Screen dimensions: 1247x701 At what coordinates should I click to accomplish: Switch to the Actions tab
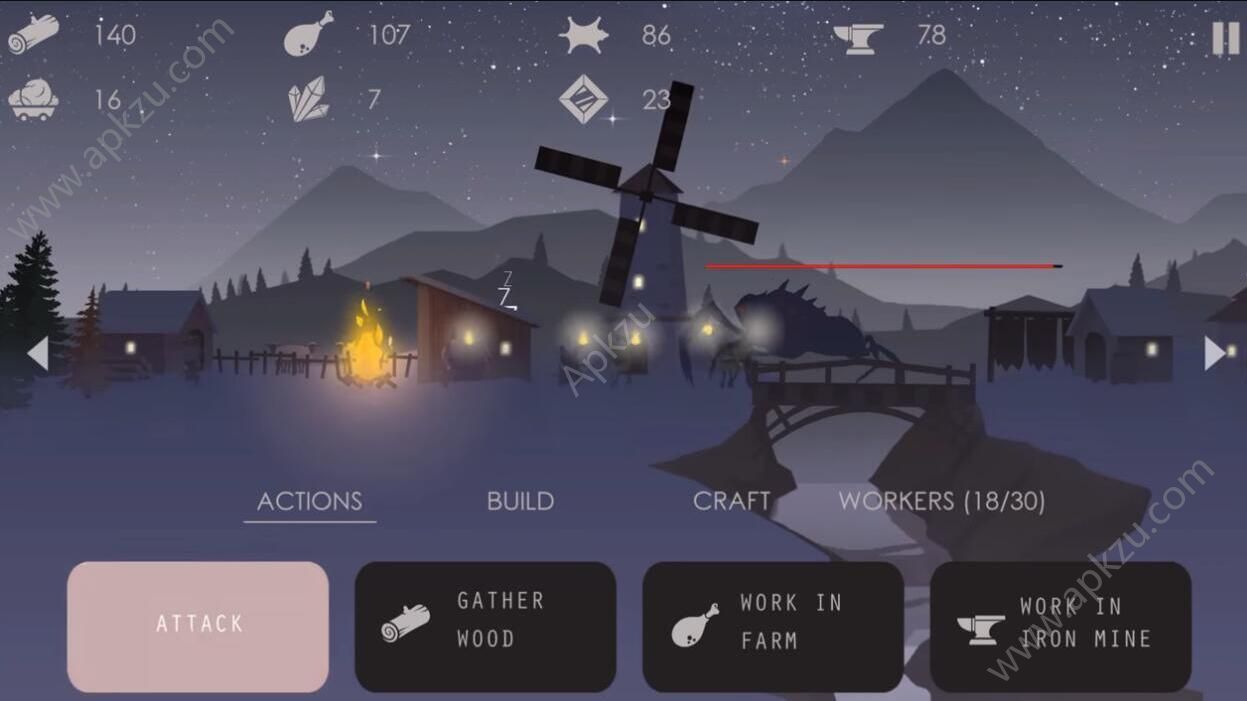(310, 501)
